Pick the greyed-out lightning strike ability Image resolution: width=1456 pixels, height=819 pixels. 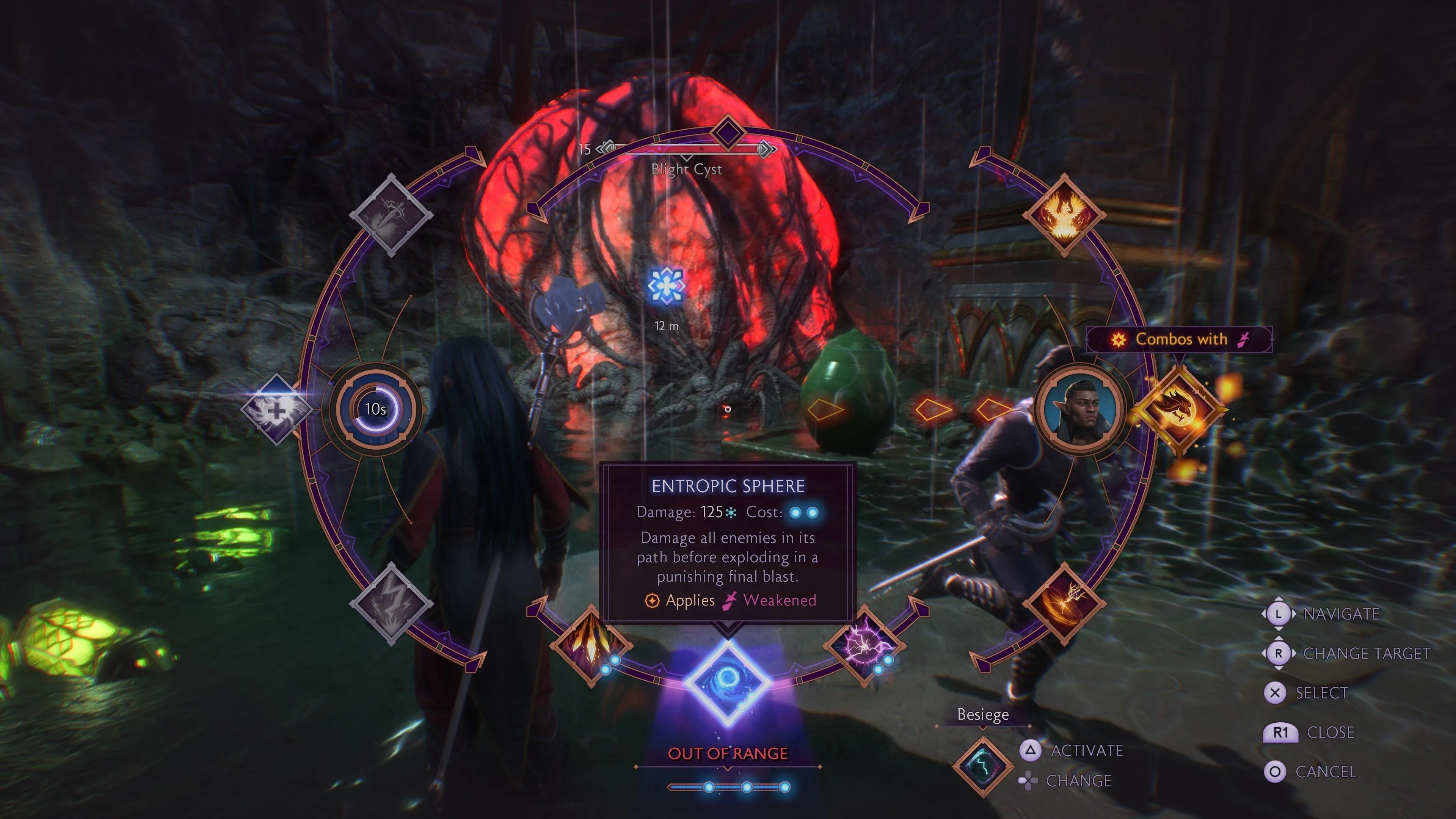point(391,604)
